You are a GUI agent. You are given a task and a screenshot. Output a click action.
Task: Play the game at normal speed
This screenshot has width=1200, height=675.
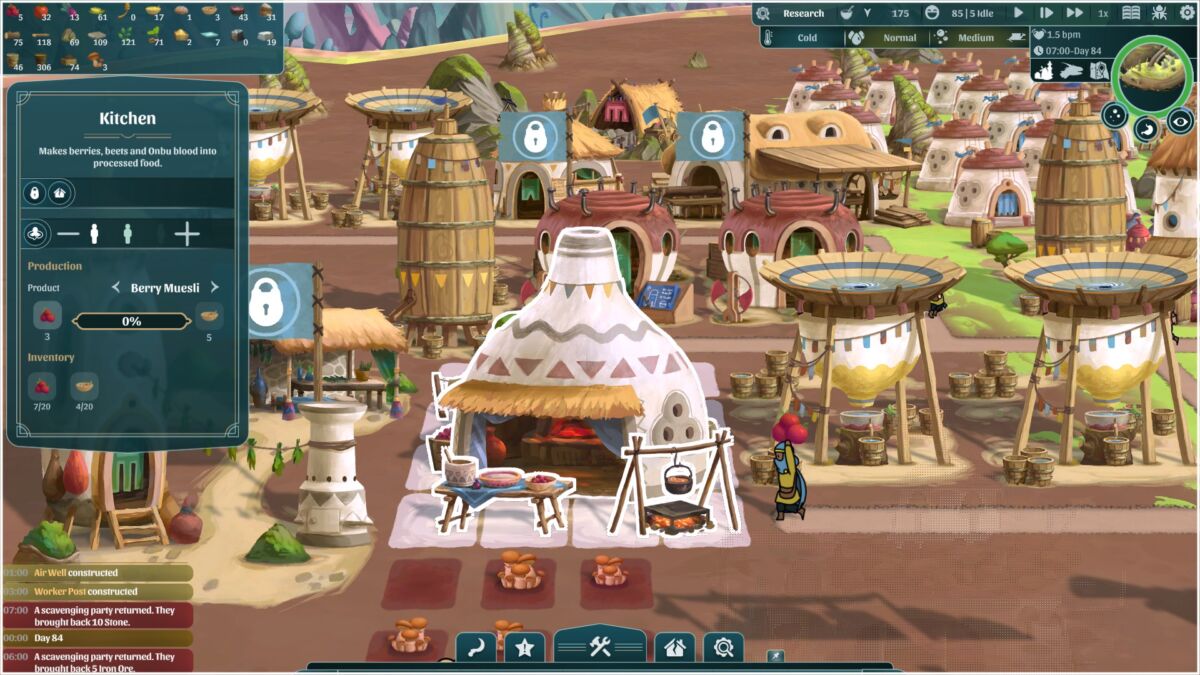1019,13
